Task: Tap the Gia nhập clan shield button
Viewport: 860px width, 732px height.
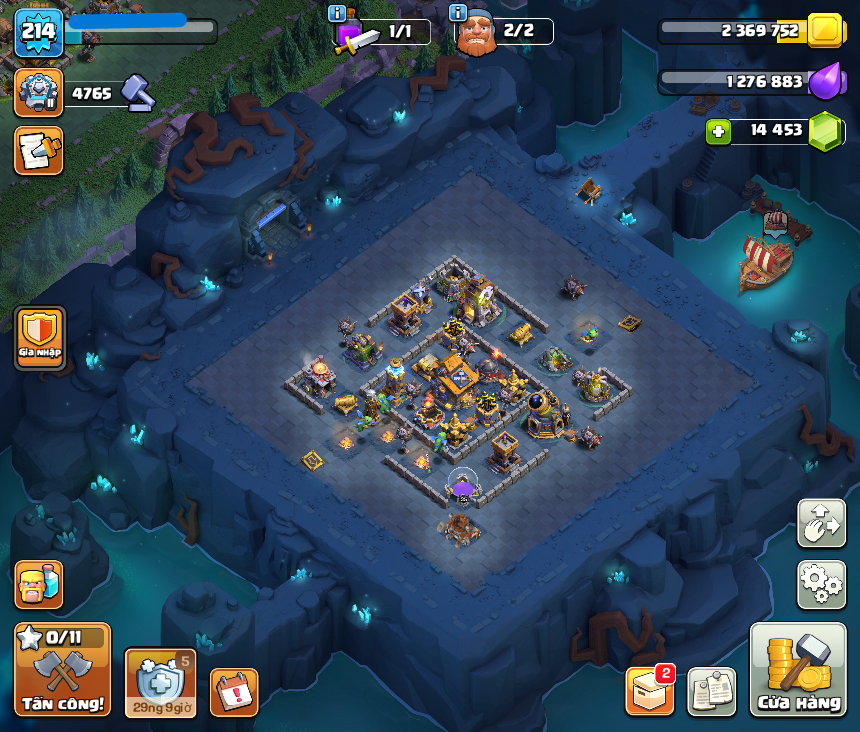Action: tap(40, 338)
